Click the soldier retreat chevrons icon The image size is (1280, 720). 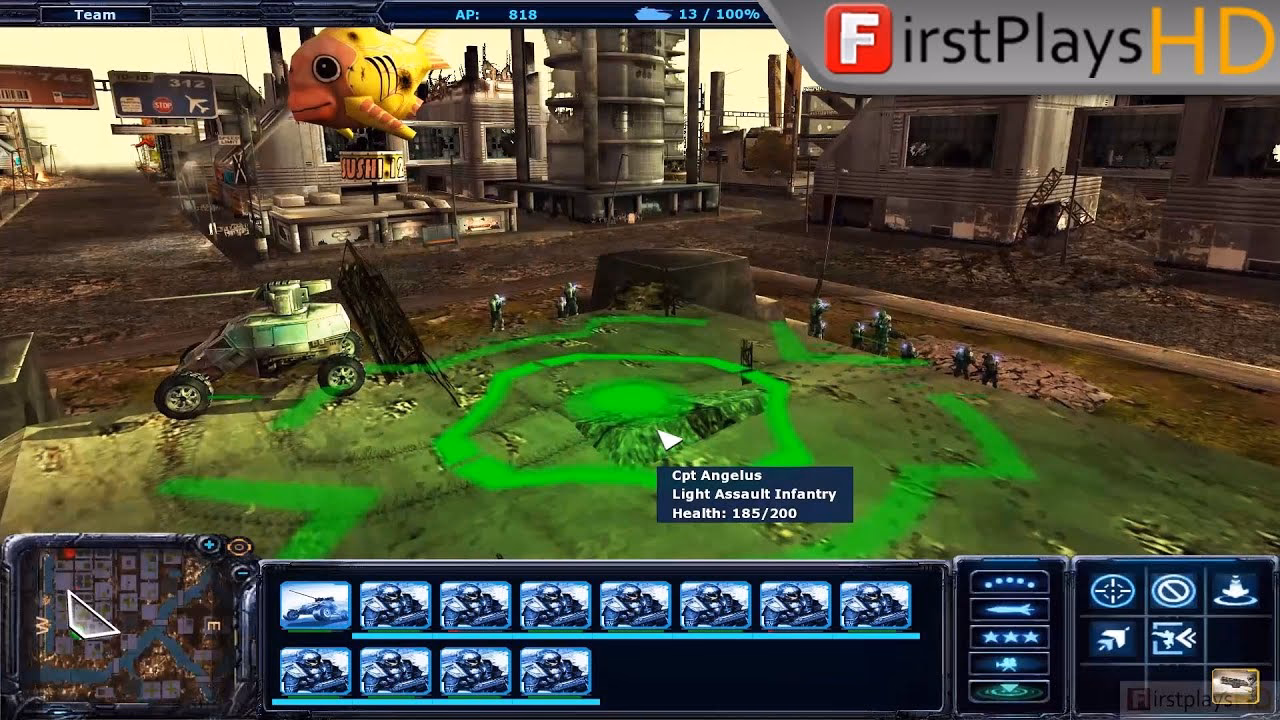point(1173,639)
